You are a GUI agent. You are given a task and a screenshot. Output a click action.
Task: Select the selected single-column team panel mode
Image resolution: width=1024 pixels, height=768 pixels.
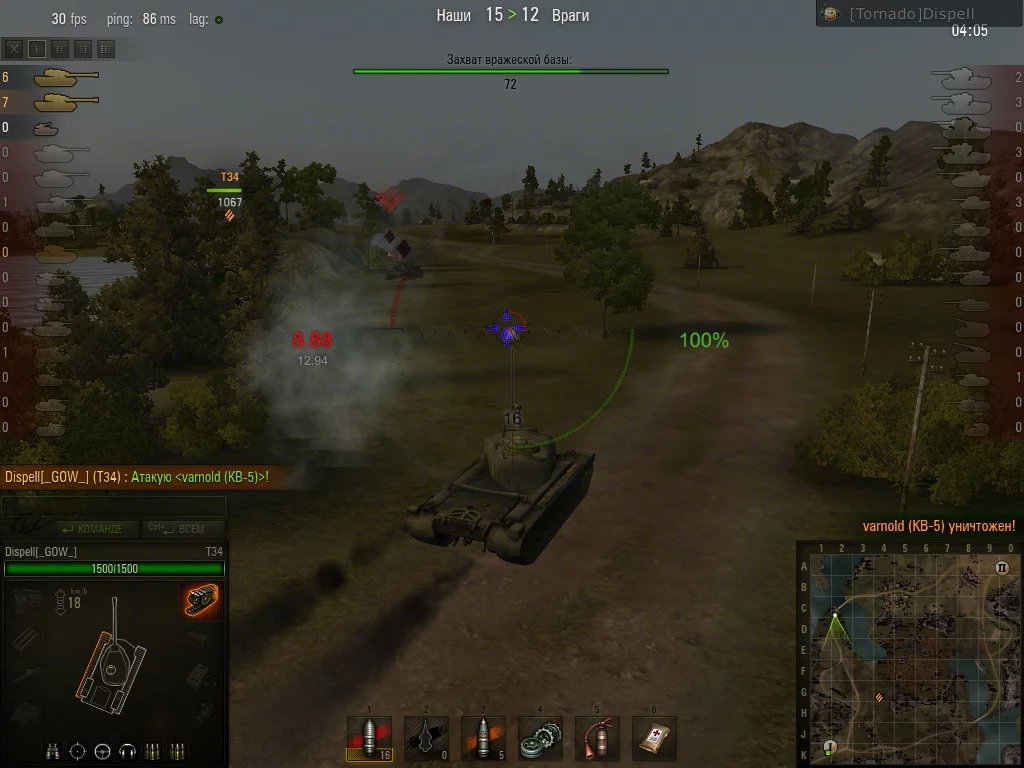tap(37, 48)
